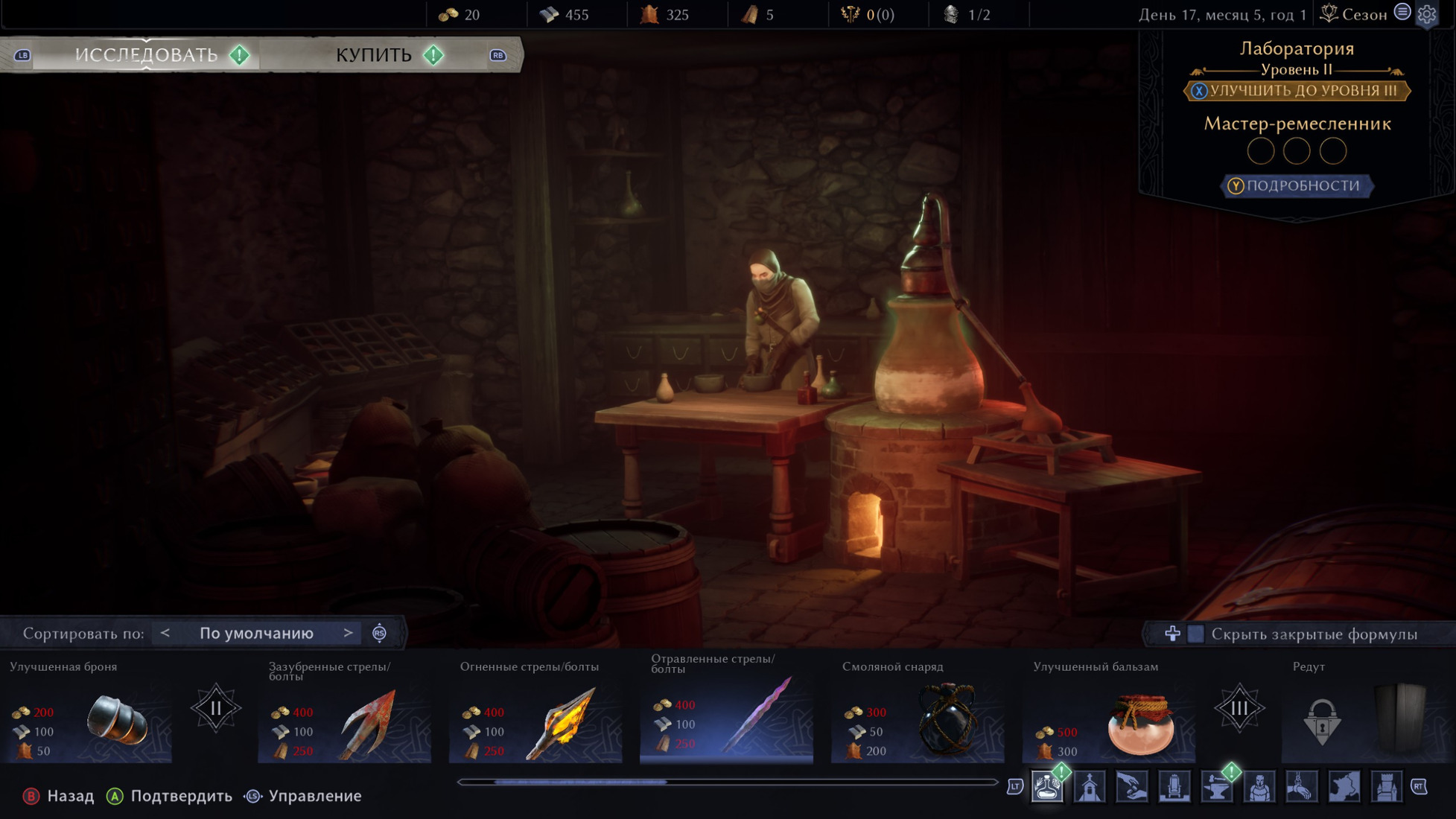Open the Купить tab
Image resolution: width=1456 pixels, height=819 pixels.
[374, 55]
